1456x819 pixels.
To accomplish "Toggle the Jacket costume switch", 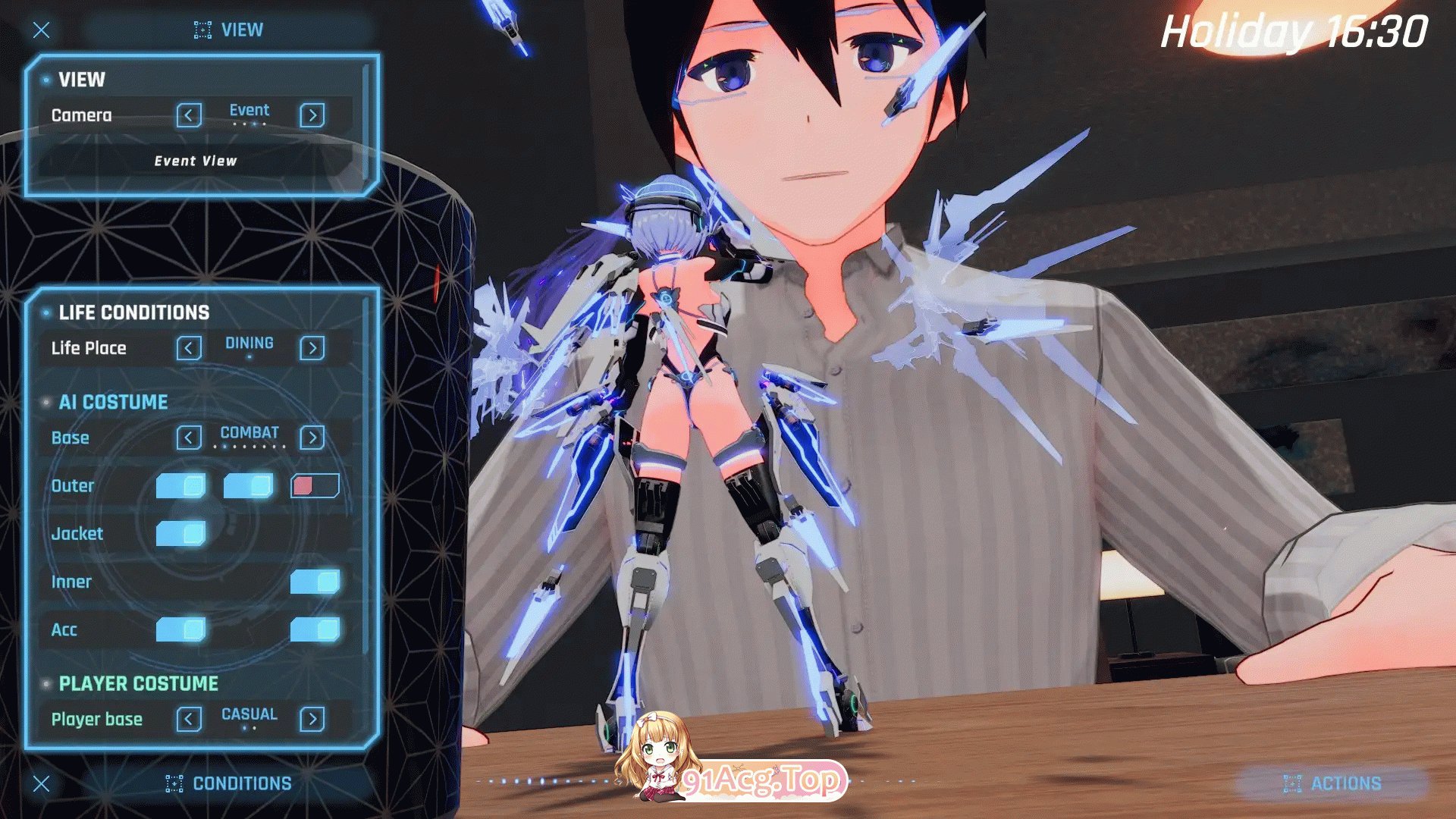I will click(180, 534).
